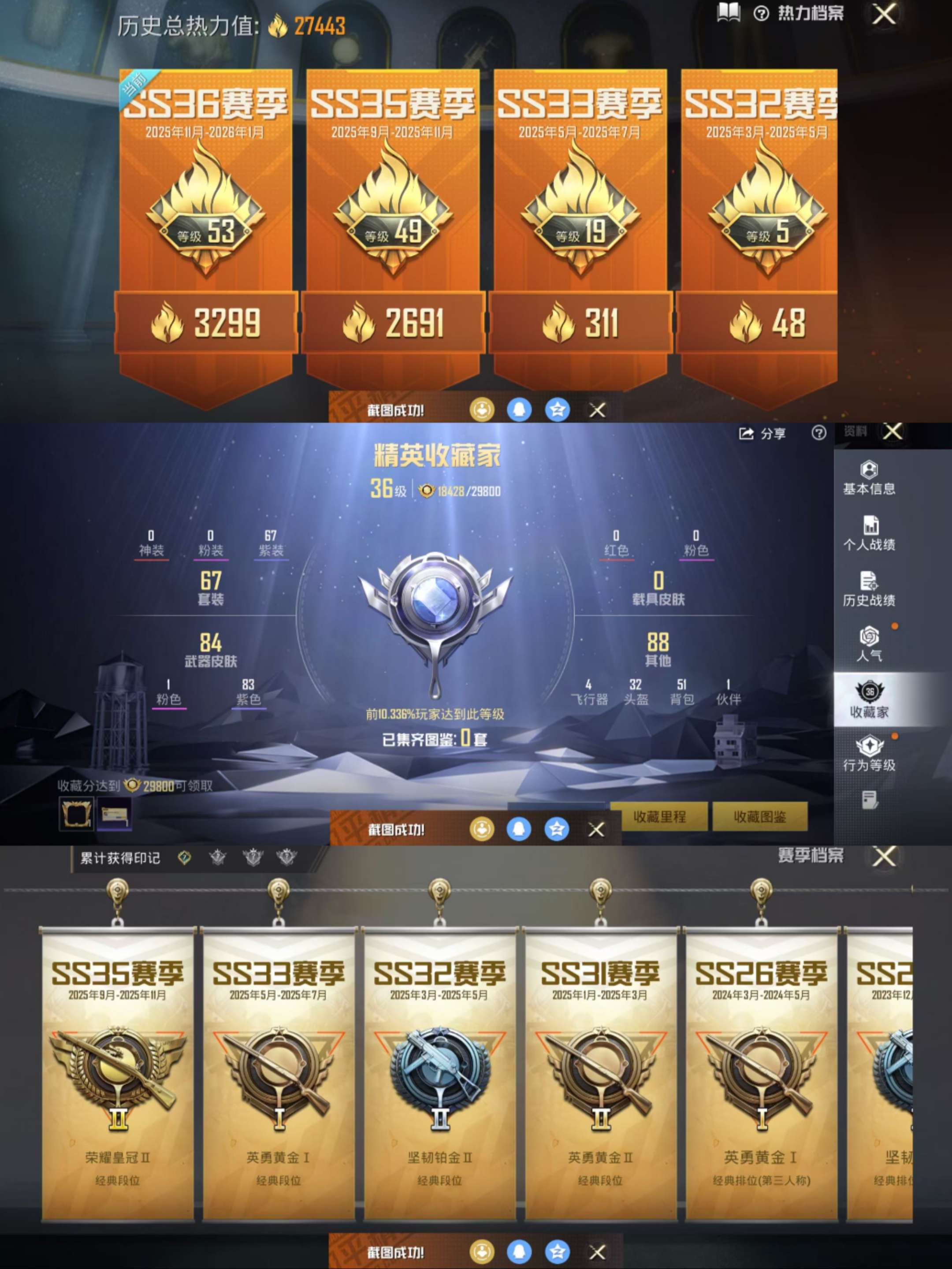The image size is (952, 1269).
Task: Show the 历史战绩 tab
Action: tap(869, 589)
